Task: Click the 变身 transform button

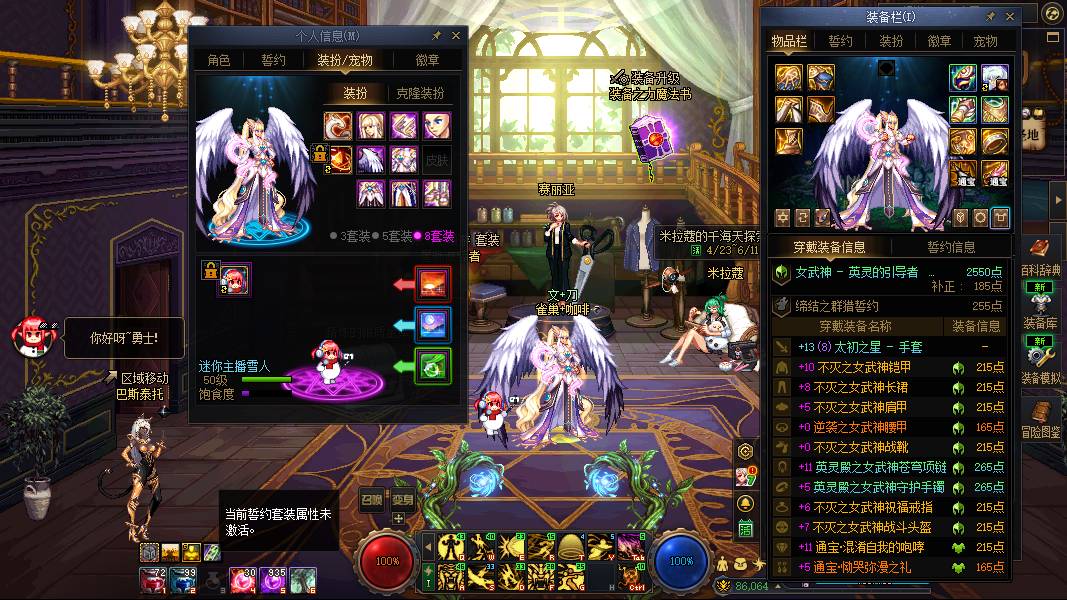Action: click(402, 499)
